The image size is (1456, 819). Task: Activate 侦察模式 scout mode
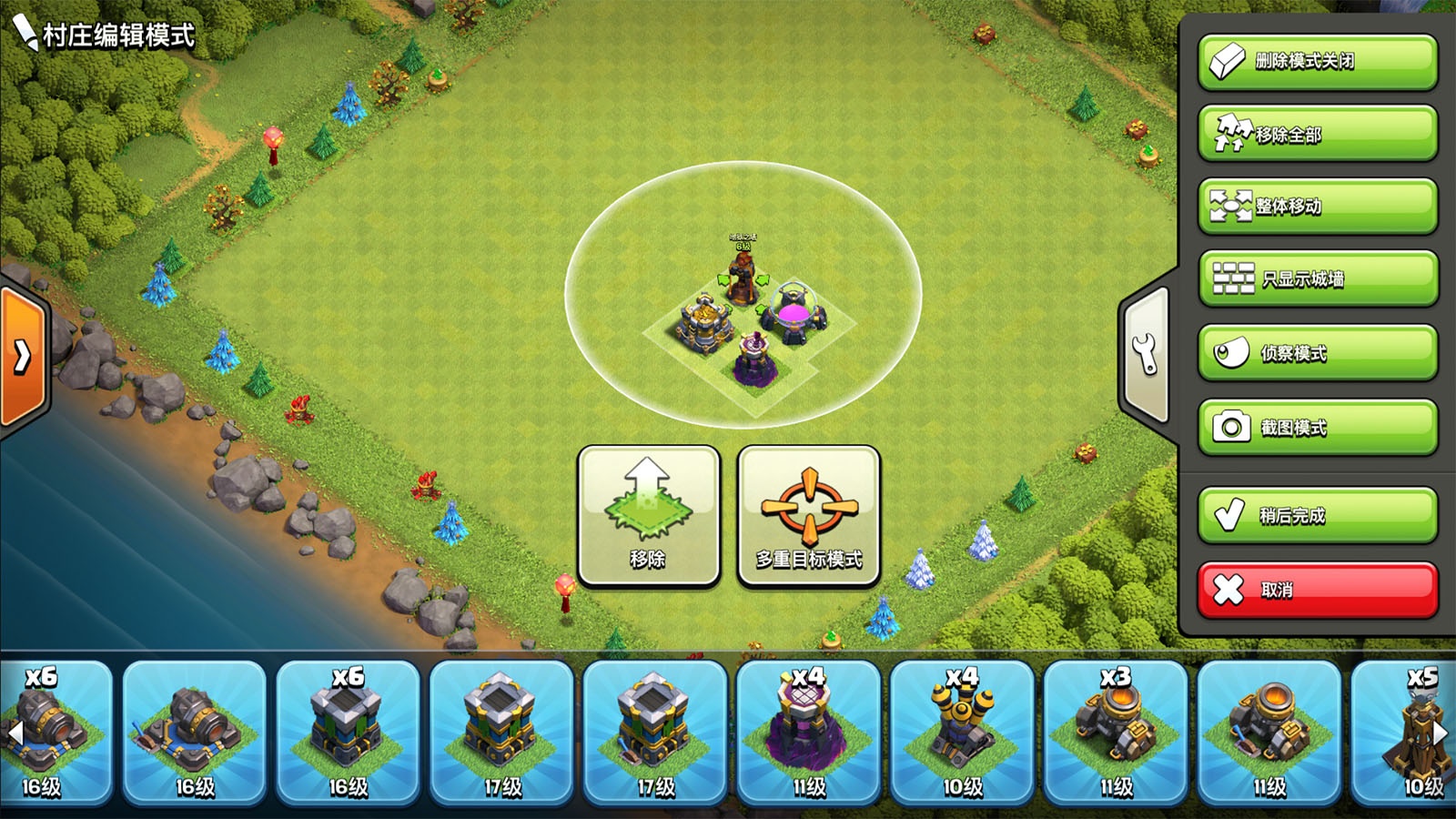pyautogui.click(x=1317, y=352)
